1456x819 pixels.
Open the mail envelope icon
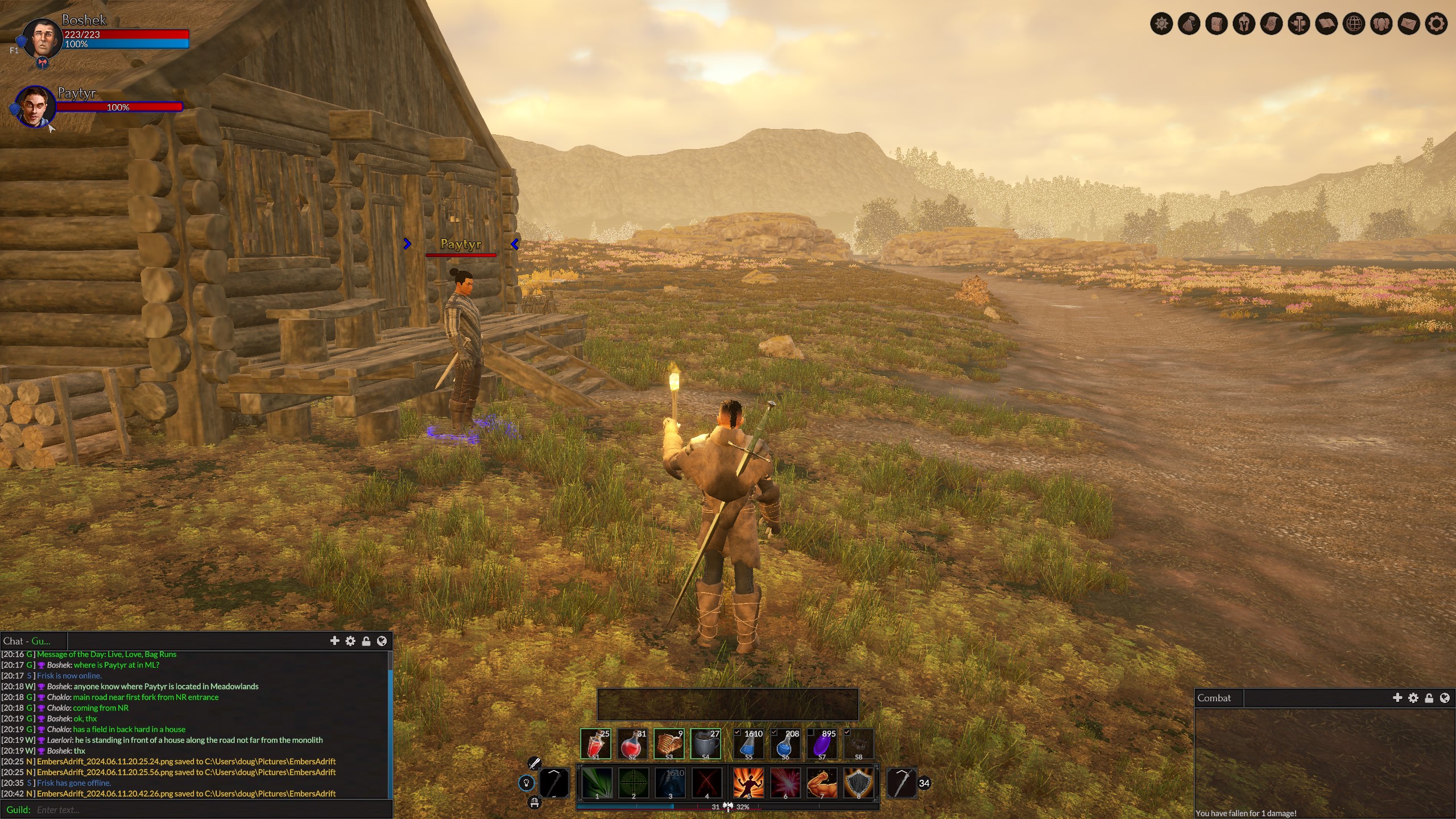click(1409, 24)
